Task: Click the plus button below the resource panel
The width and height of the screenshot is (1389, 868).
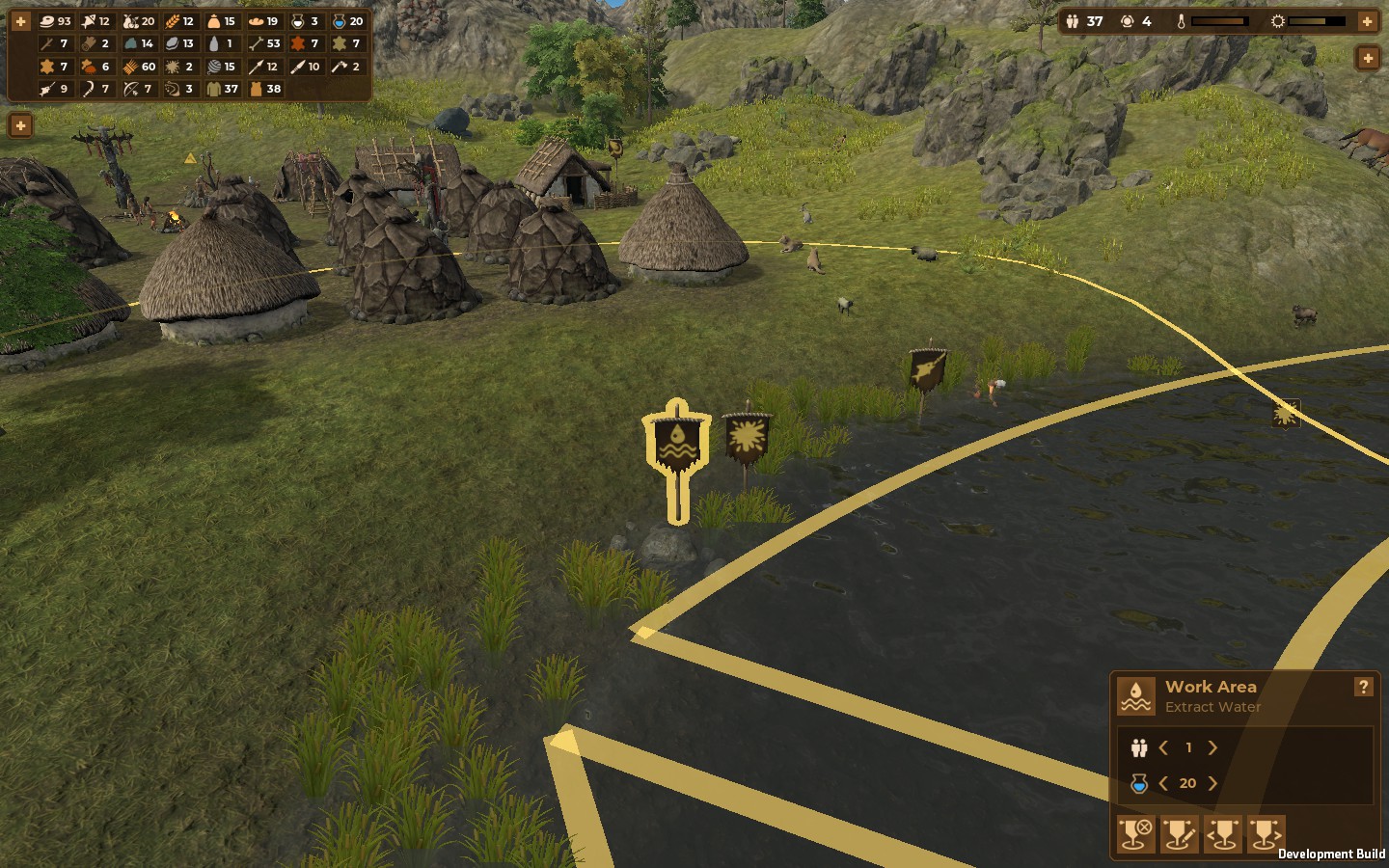Action: [20, 125]
